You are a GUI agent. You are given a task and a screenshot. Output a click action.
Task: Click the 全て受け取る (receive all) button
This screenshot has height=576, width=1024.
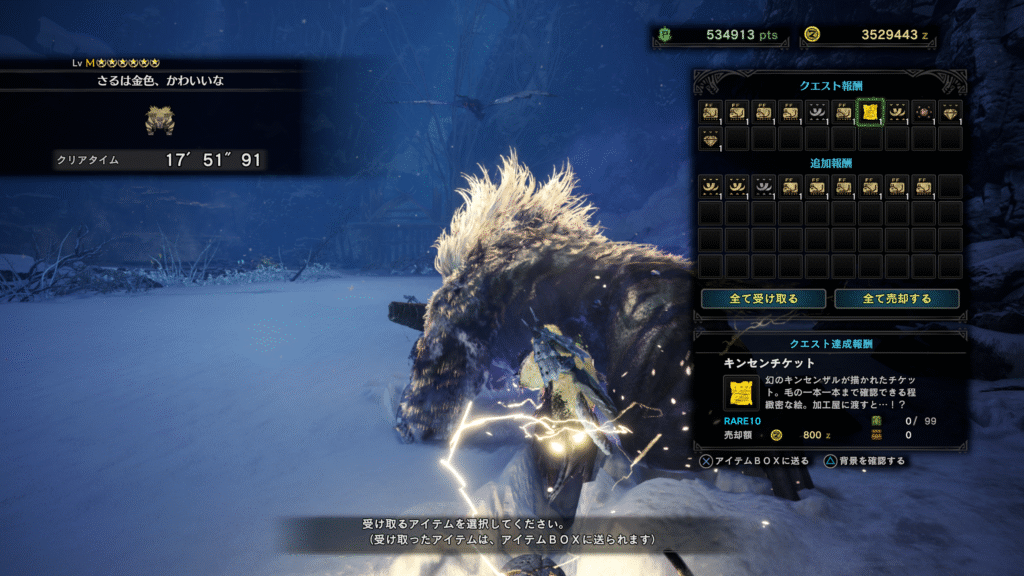point(763,298)
